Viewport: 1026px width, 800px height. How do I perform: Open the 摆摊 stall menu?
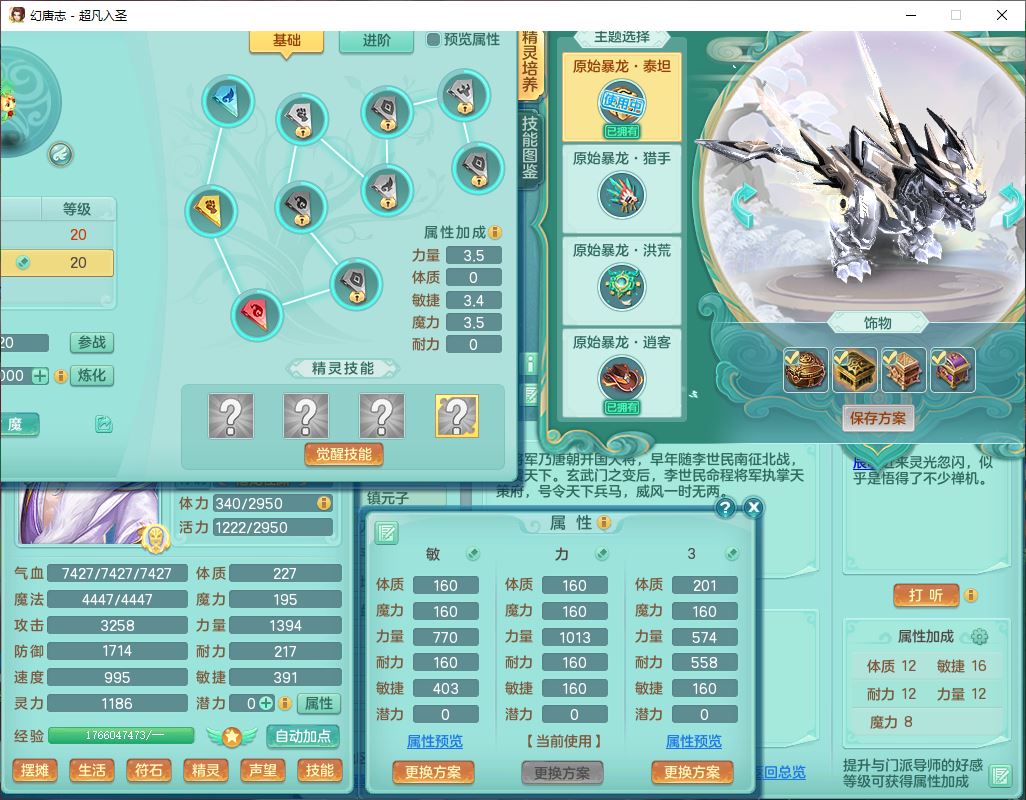tap(35, 771)
